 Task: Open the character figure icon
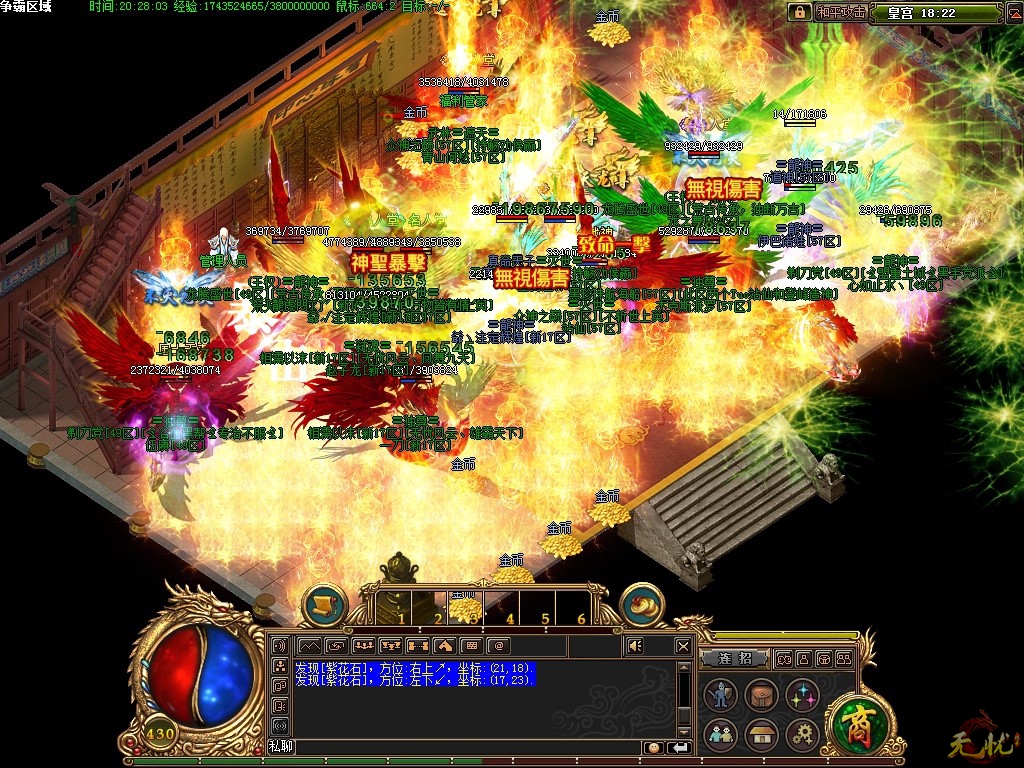pos(720,696)
